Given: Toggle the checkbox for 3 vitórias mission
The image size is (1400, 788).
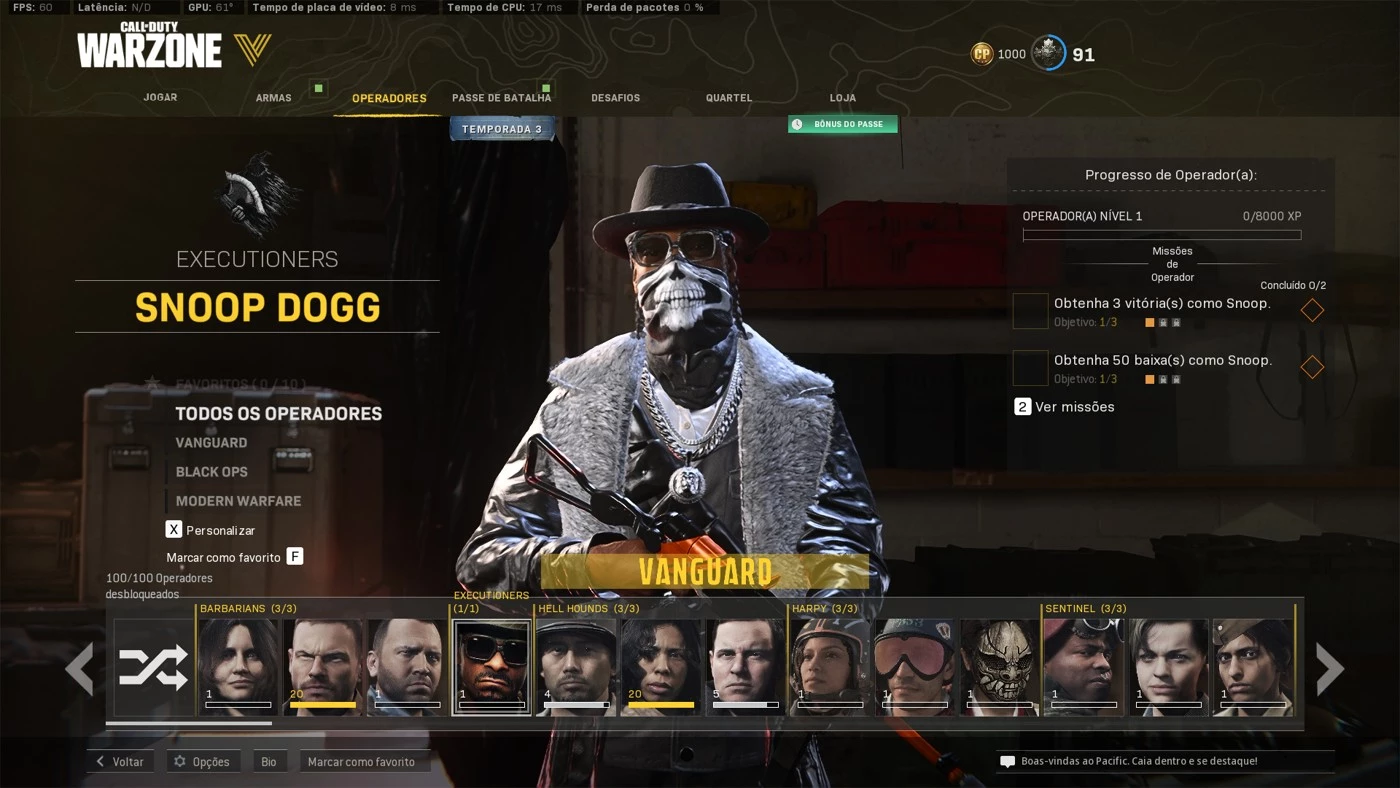Looking at the screenshot, I should click(1029, 310).
